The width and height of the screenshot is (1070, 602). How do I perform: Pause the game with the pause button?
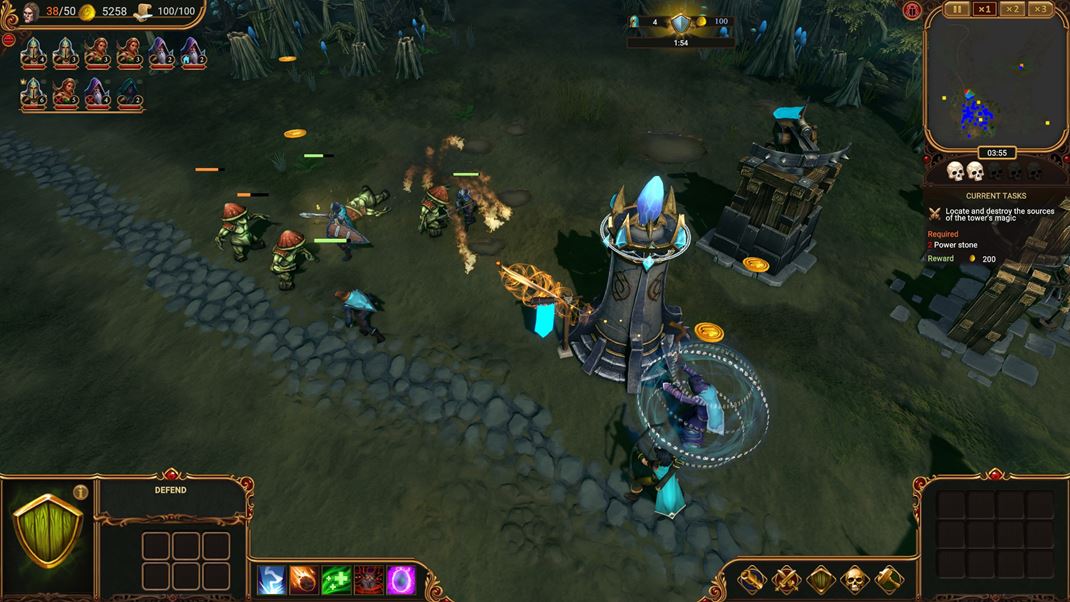tap(957, 9)
